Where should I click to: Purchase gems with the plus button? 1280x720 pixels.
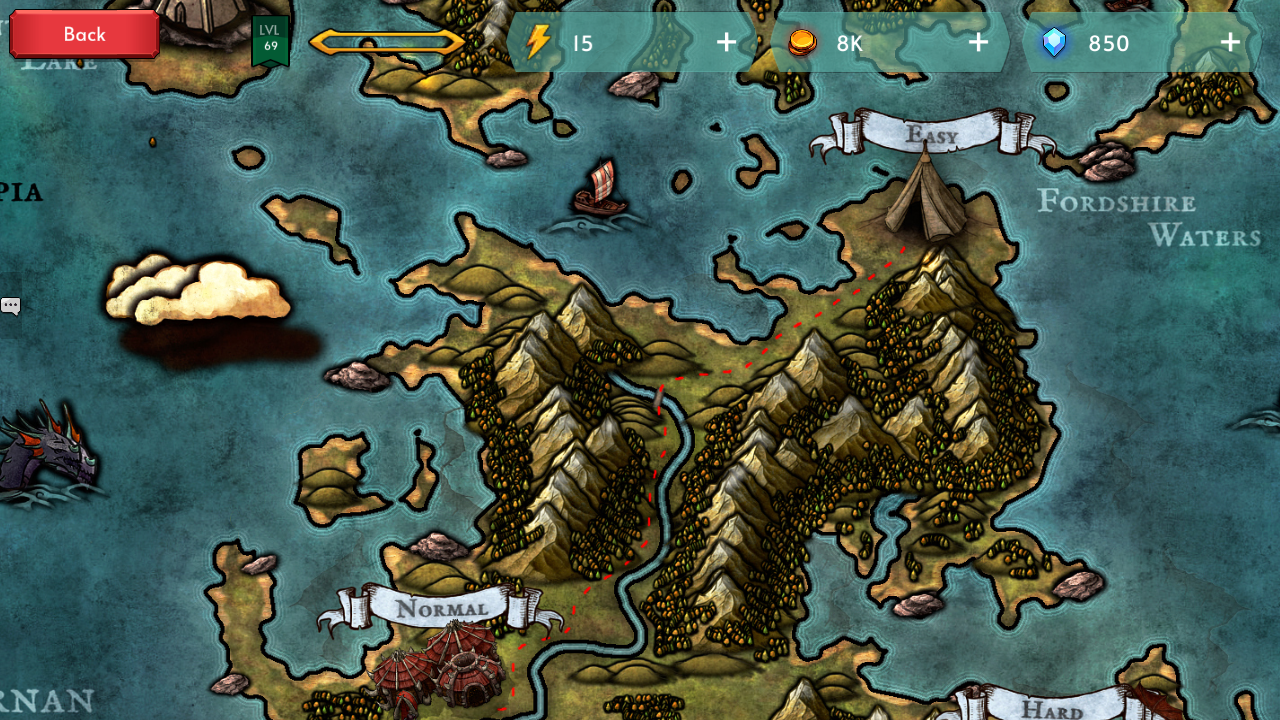coord(1228,43)
